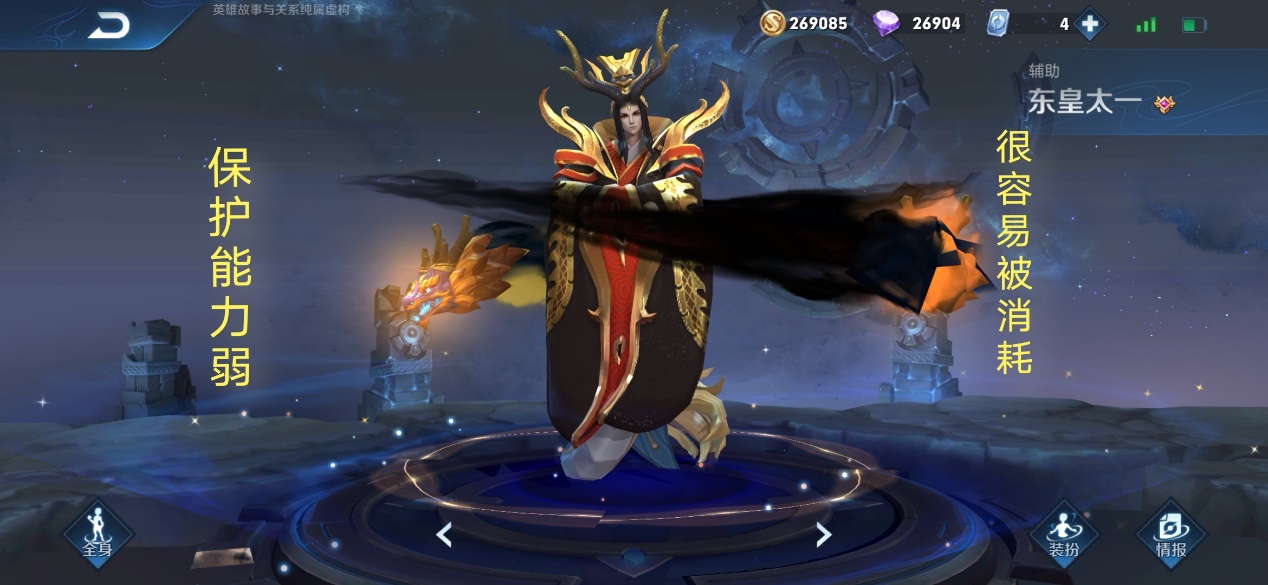Click the gold coin currency icon

(772, 23)
